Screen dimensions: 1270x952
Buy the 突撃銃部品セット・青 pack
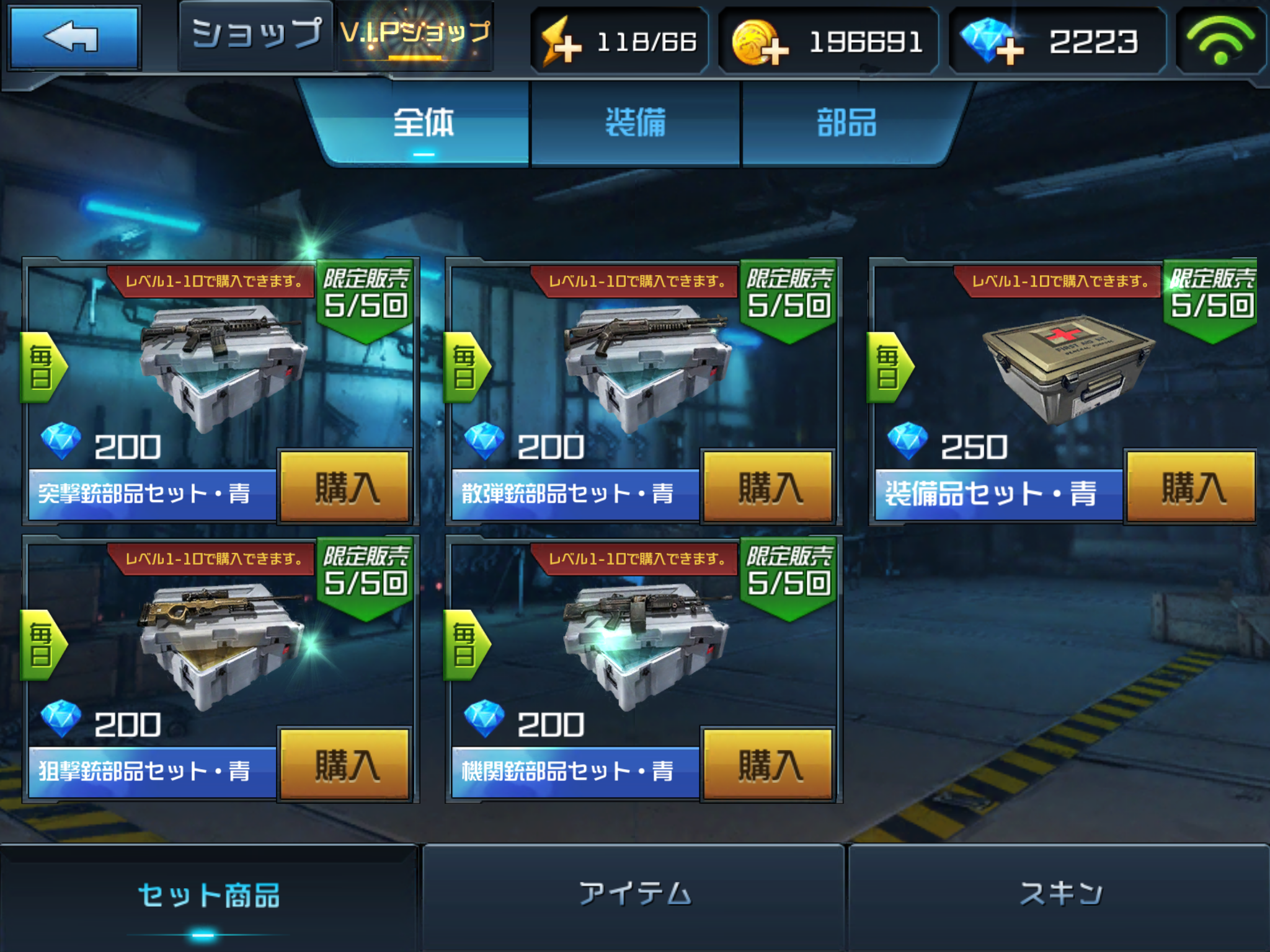click(x=345, y=487)
